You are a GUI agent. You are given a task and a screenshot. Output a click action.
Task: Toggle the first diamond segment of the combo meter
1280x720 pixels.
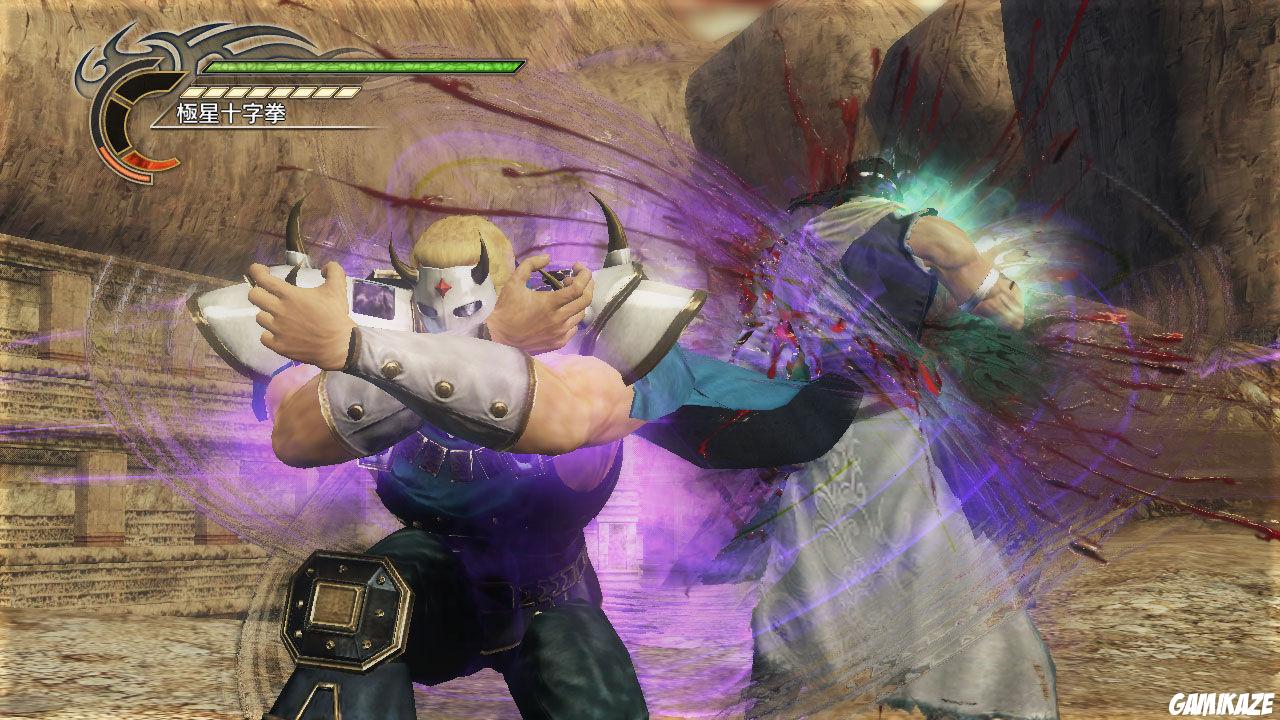pos(192,92)
